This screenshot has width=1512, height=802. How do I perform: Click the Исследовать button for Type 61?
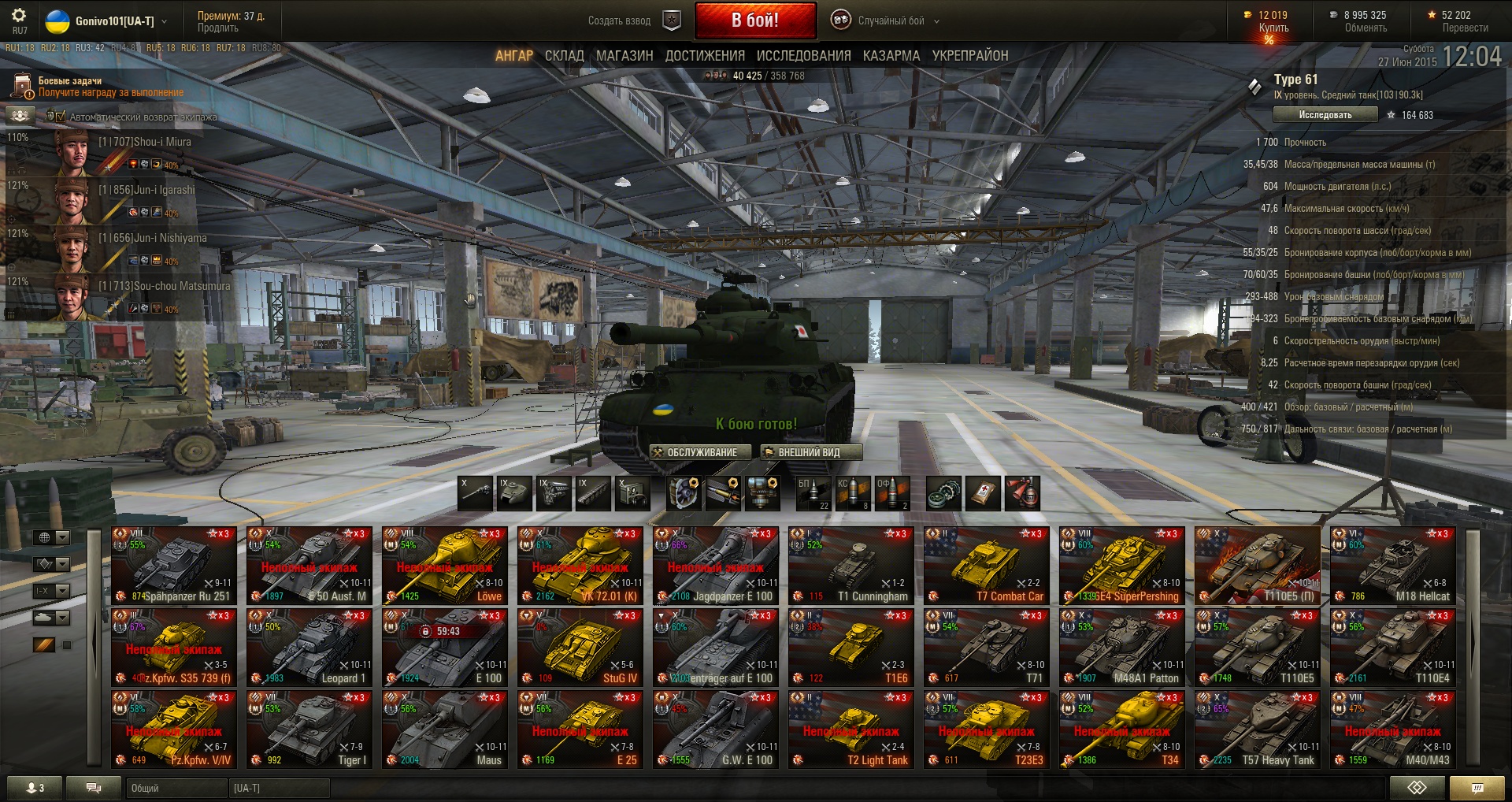[x=1325, y=115]
